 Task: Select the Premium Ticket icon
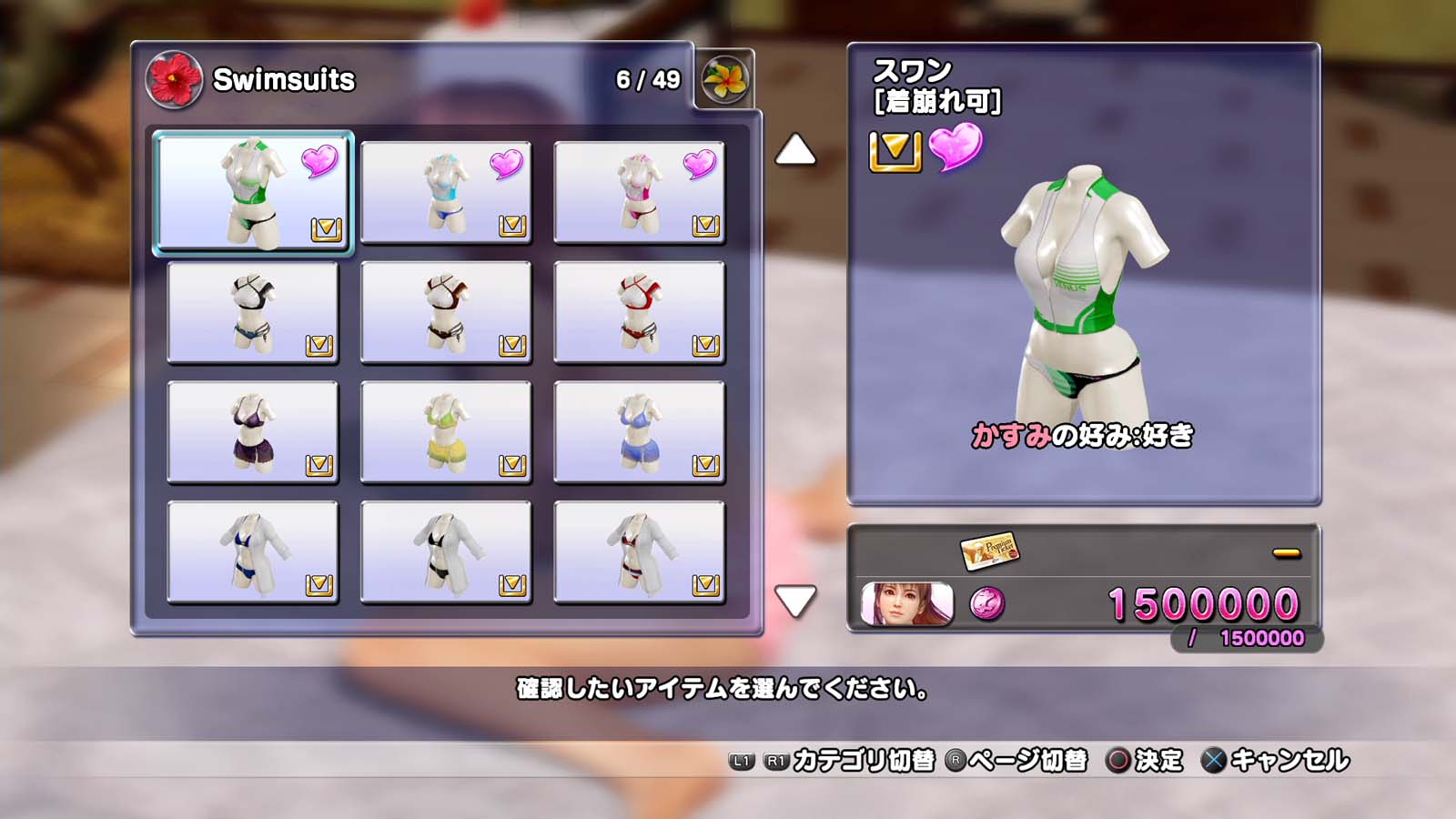(x=989, y=551)
